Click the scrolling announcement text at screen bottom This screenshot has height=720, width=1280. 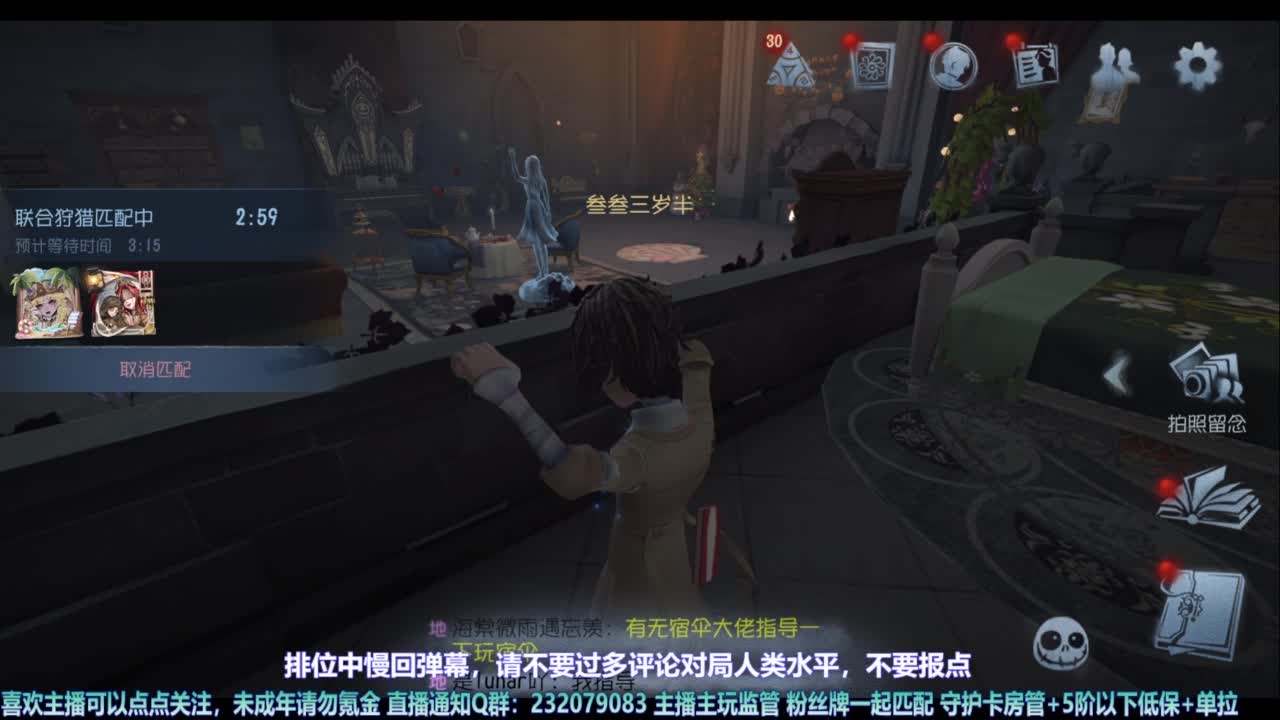(640, 703)
